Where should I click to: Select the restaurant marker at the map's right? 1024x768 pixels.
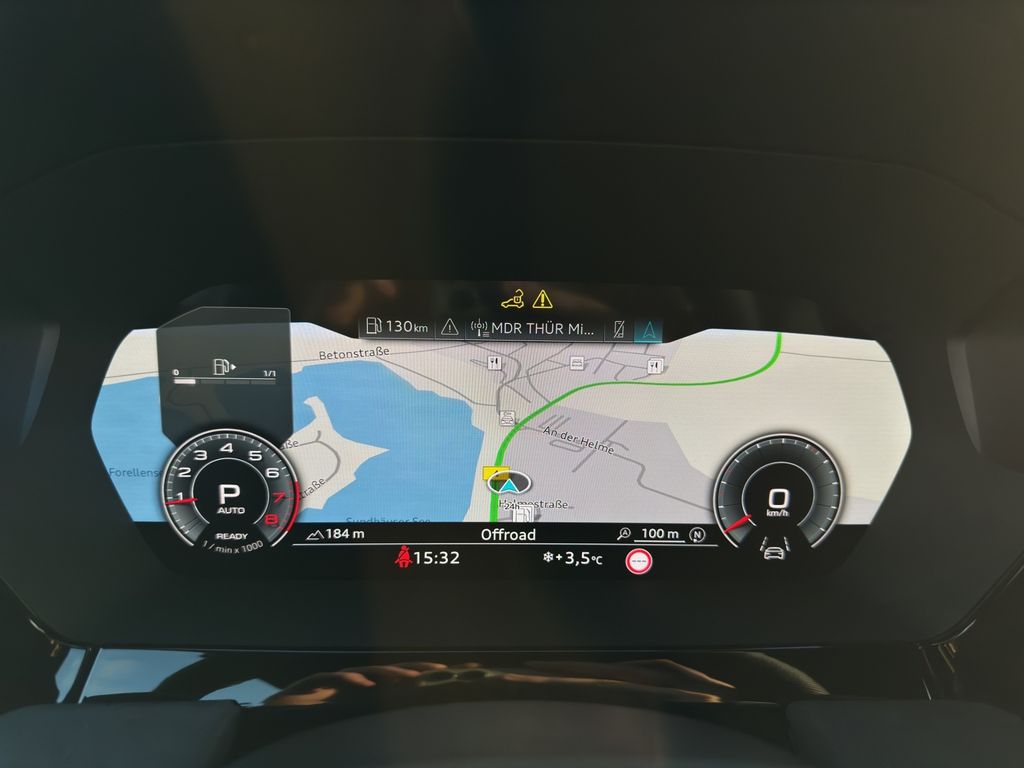pyautogui.click(x=654, y=367)
